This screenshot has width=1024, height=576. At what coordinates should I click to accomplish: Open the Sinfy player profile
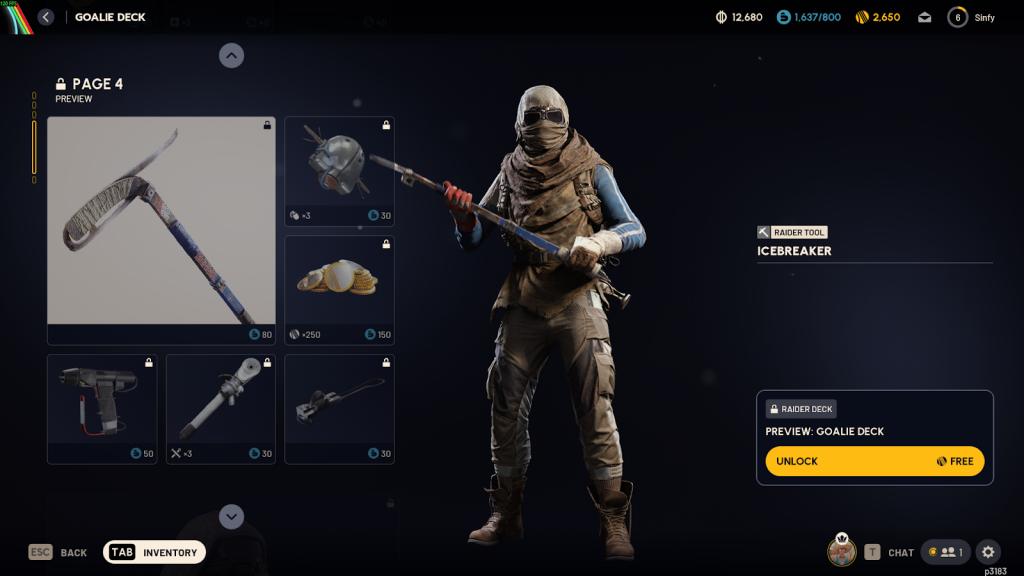[x=972, y=17]
